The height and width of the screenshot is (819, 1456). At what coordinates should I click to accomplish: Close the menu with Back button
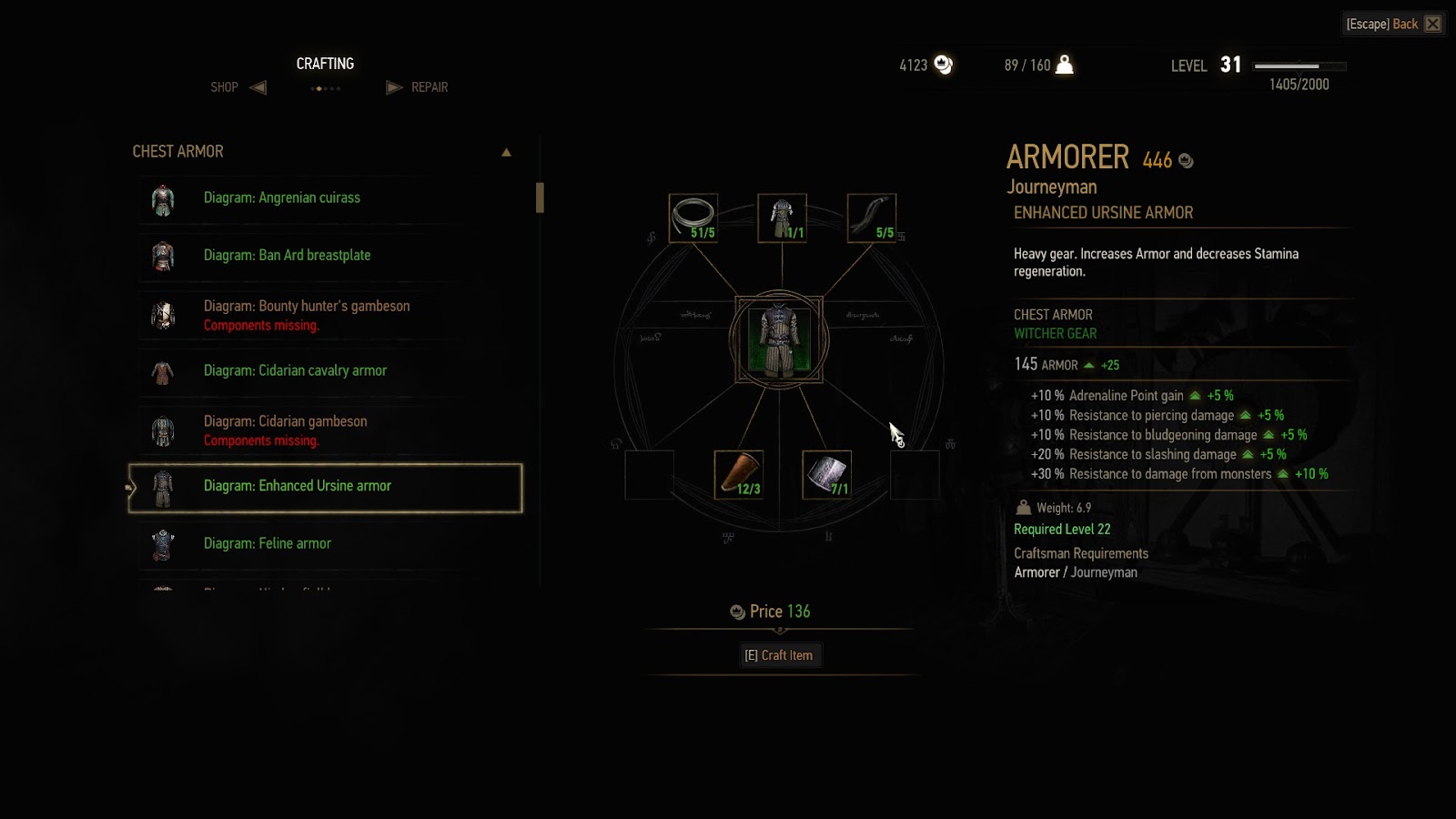[x=1392, y=24]
